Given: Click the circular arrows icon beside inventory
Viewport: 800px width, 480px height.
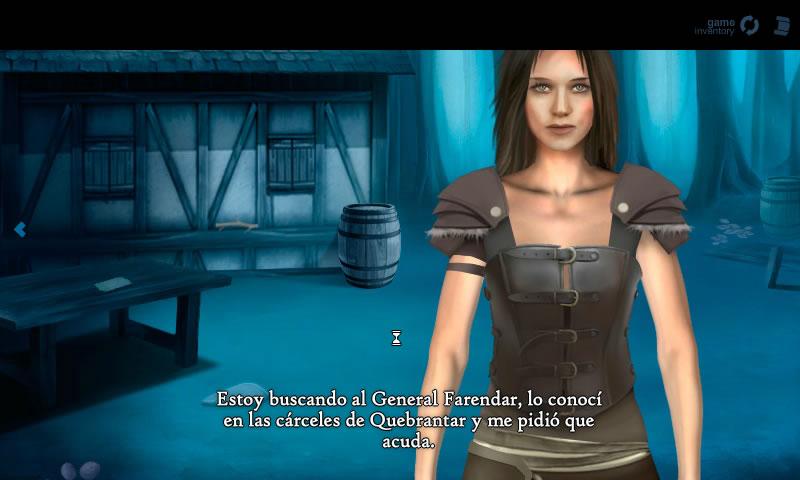Looking at the screenshot, I should coord(749,25).
